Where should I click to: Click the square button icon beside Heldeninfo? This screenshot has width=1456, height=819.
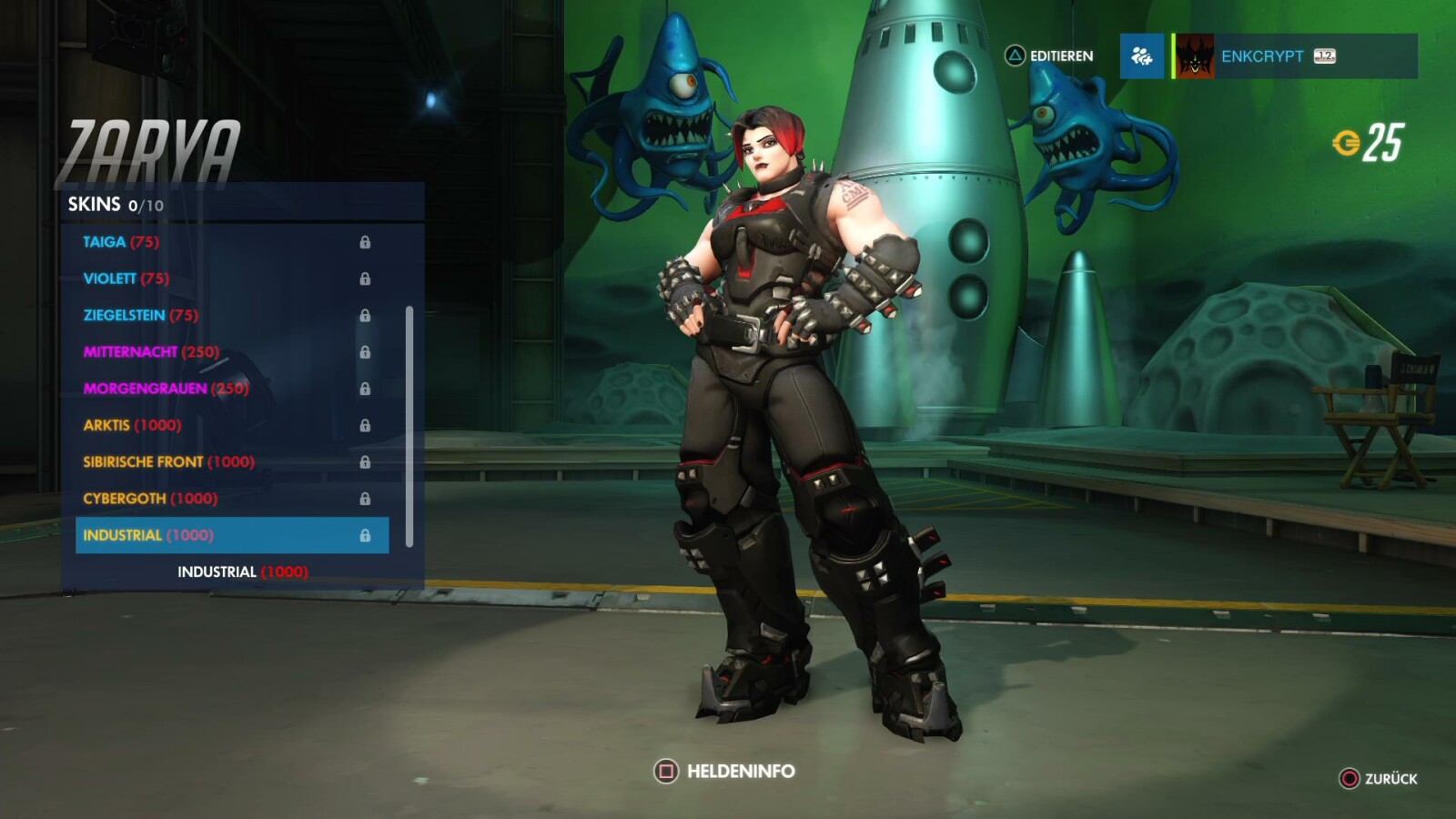[666, 770]
